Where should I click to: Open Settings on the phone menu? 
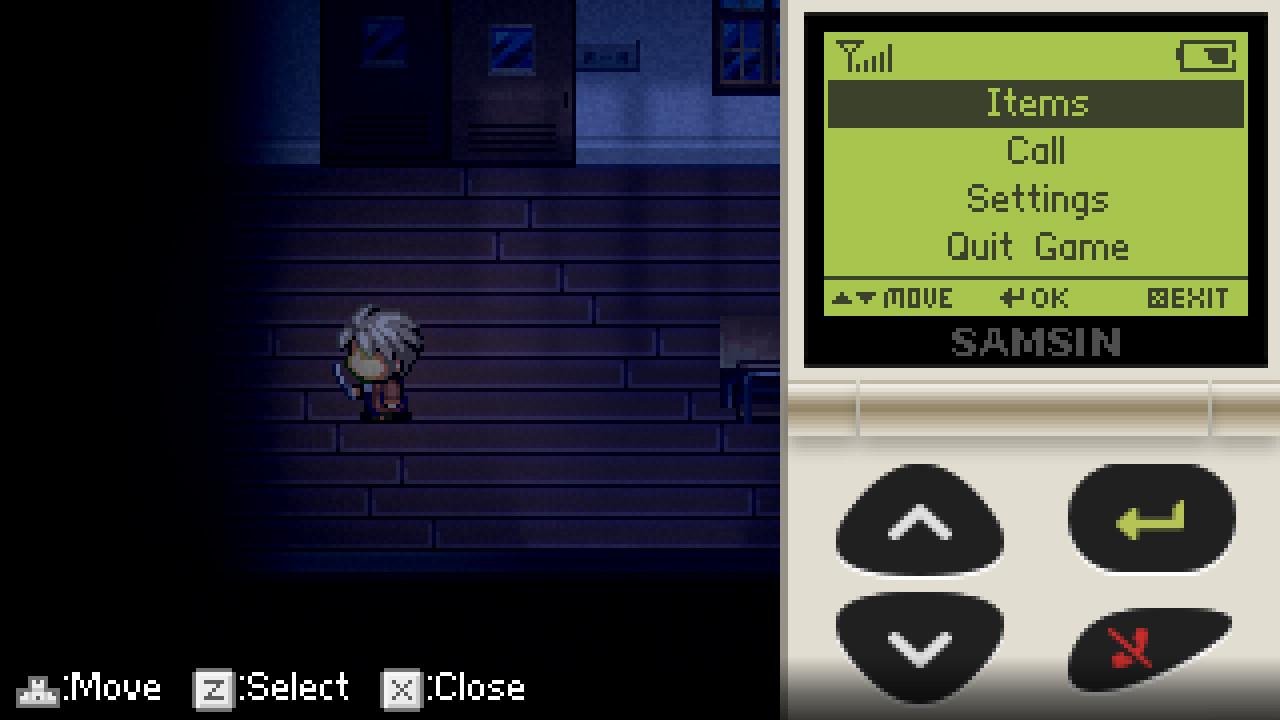(1037, 199)
